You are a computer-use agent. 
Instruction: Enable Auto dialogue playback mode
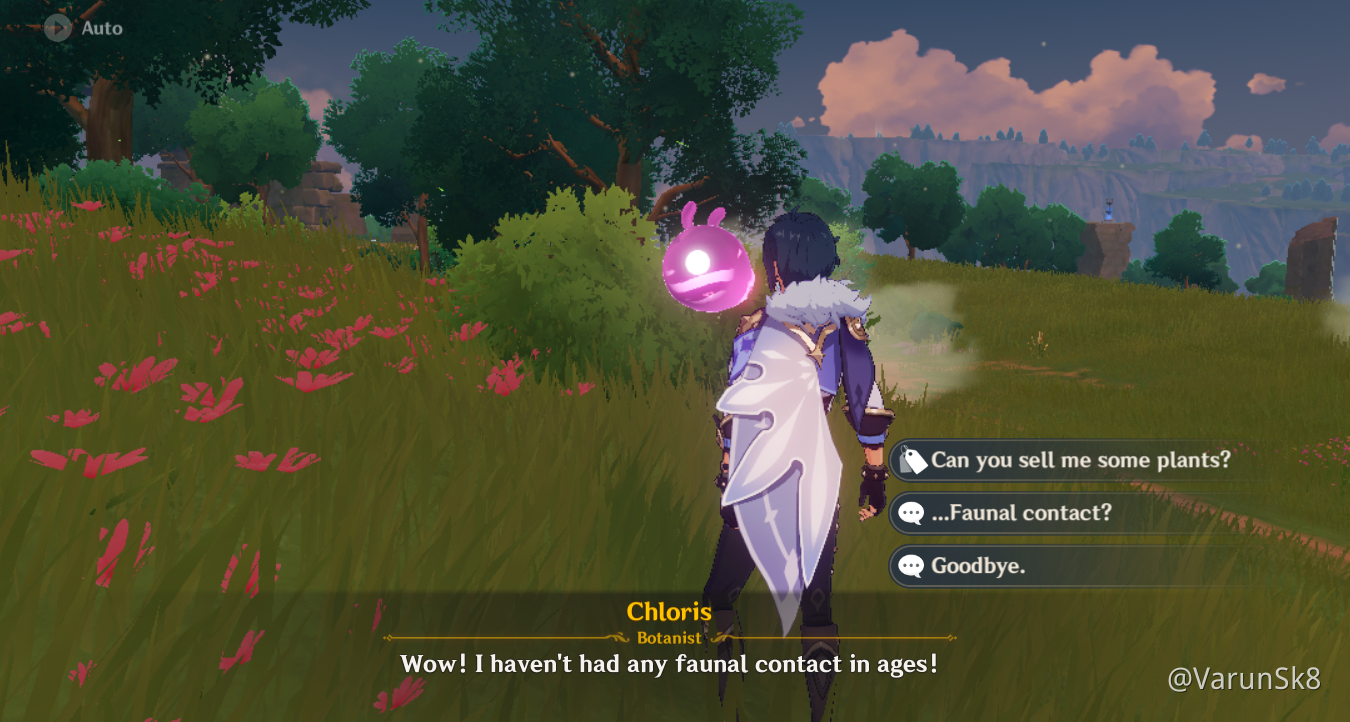click(80, 28)
